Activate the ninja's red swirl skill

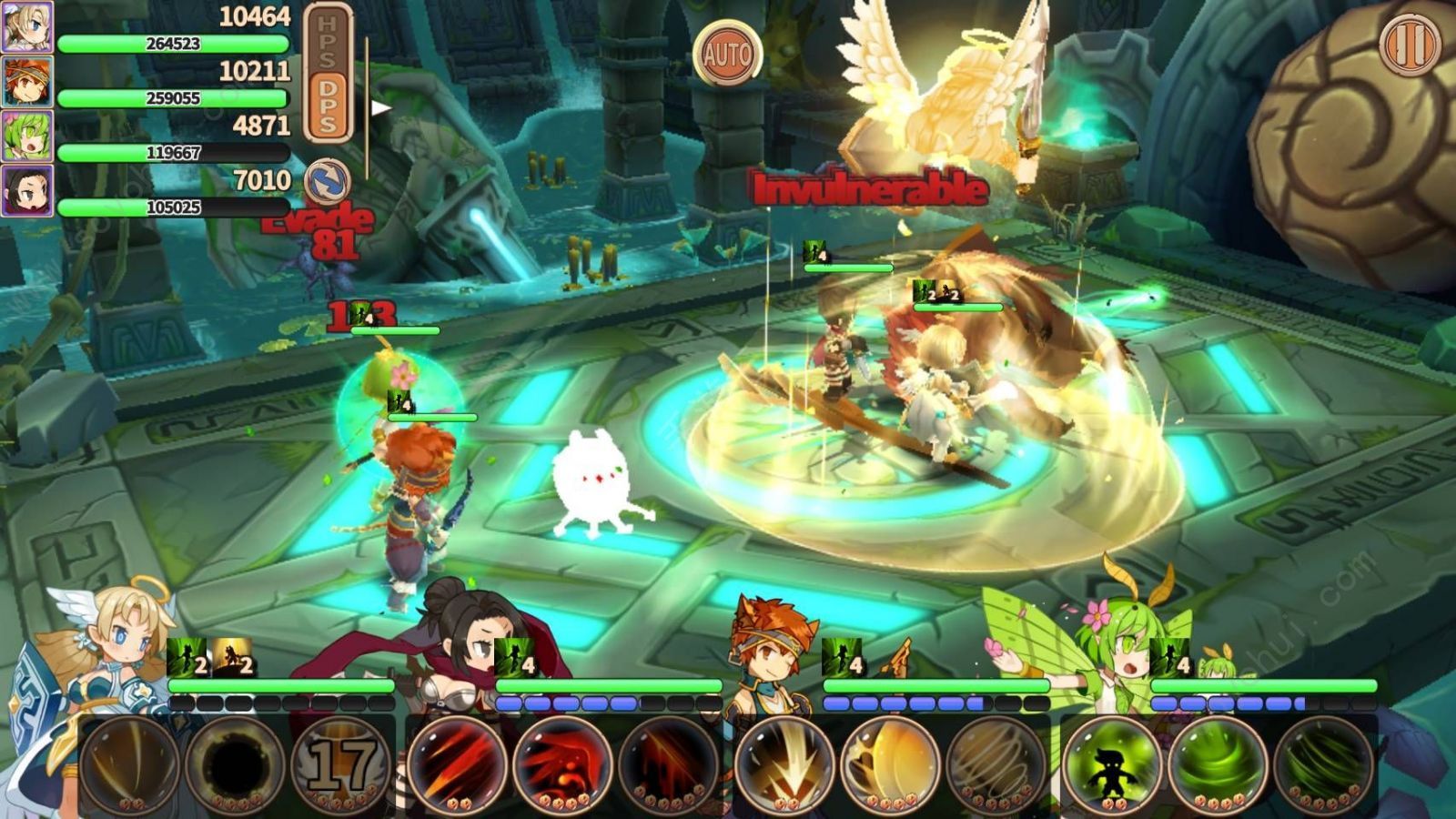pyautogui.click(x=561, y=764)
